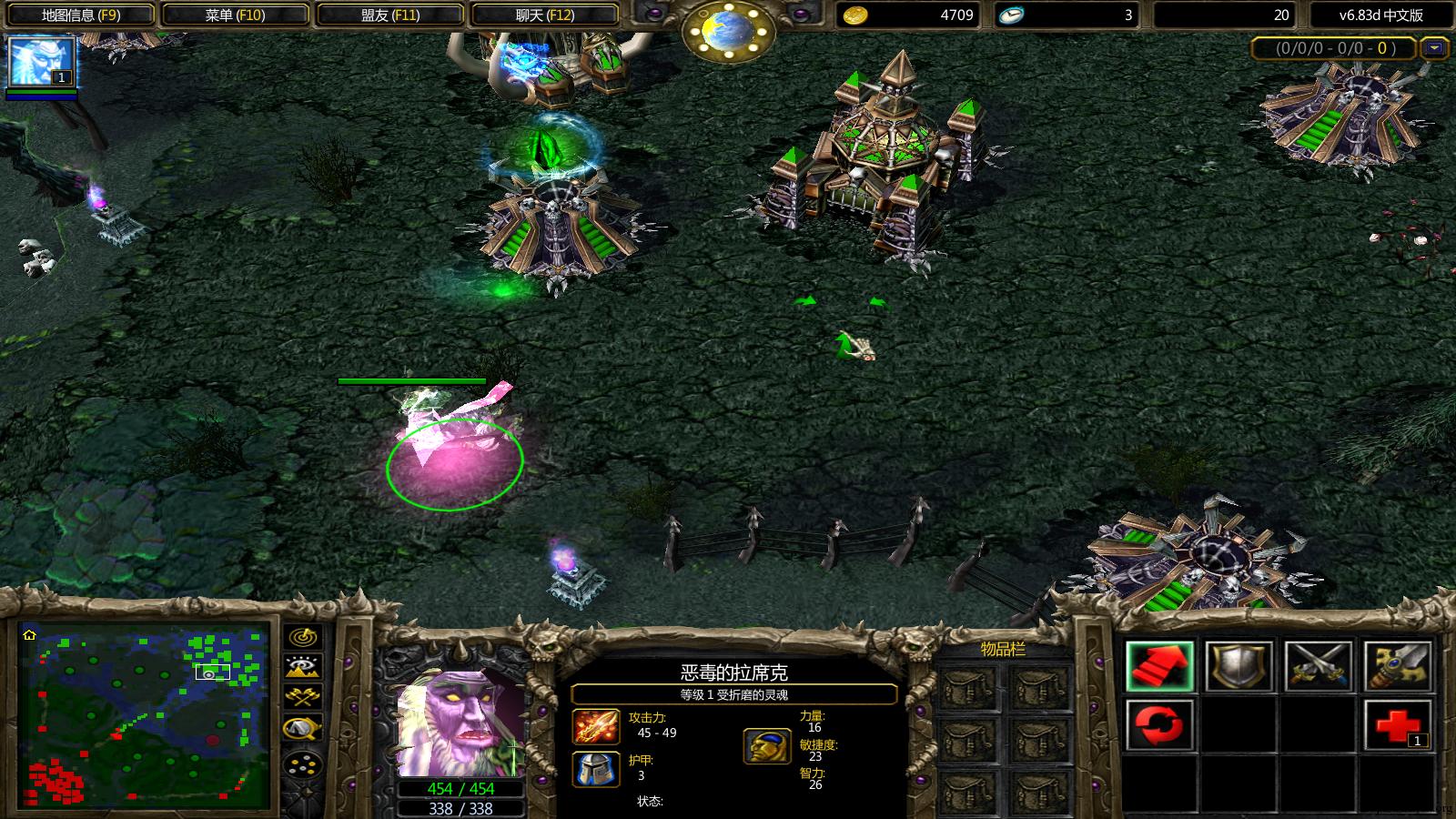Select the red circular arrows command

tap(1159, 725)
